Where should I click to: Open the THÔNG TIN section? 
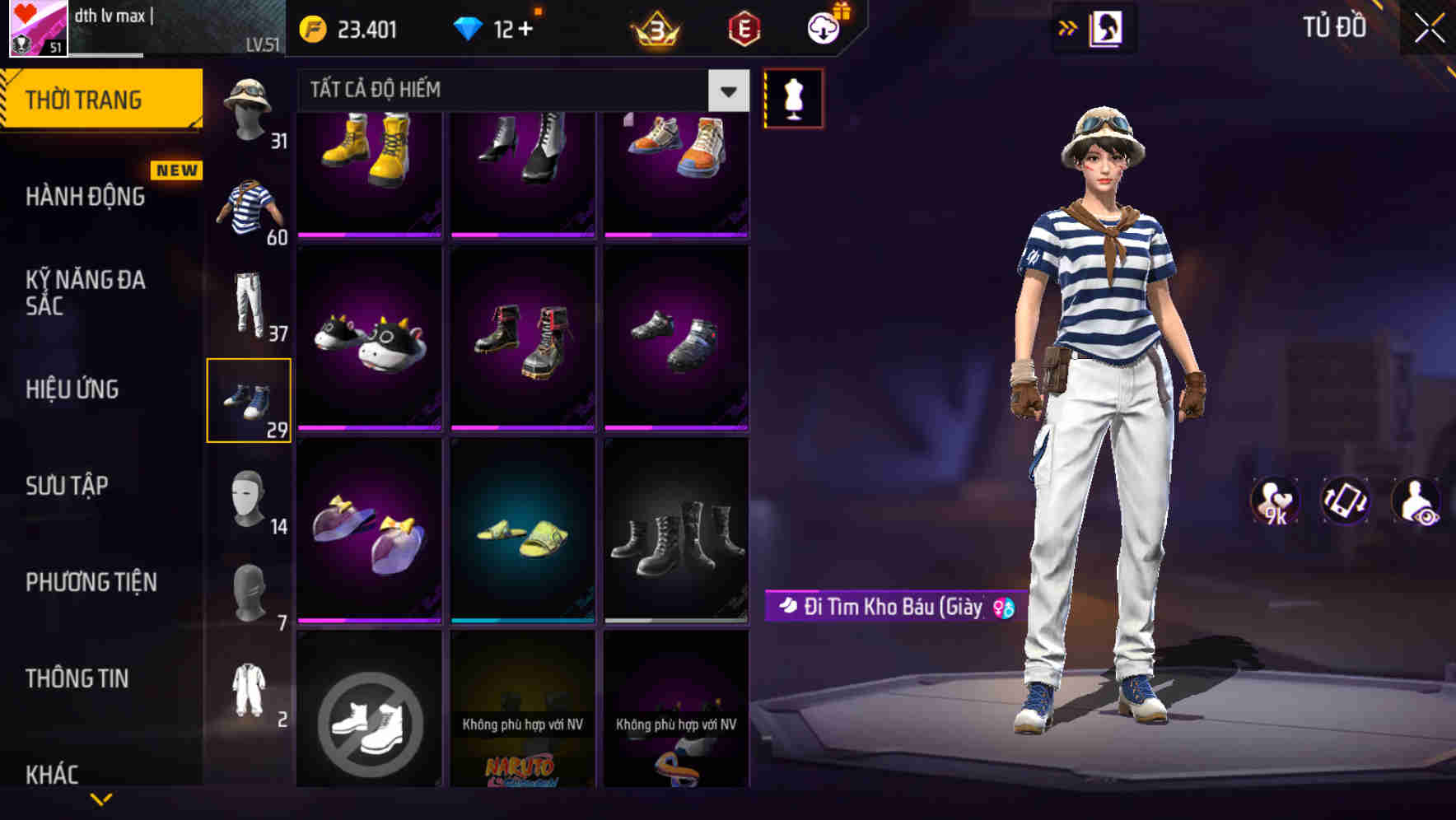[76, 678]
